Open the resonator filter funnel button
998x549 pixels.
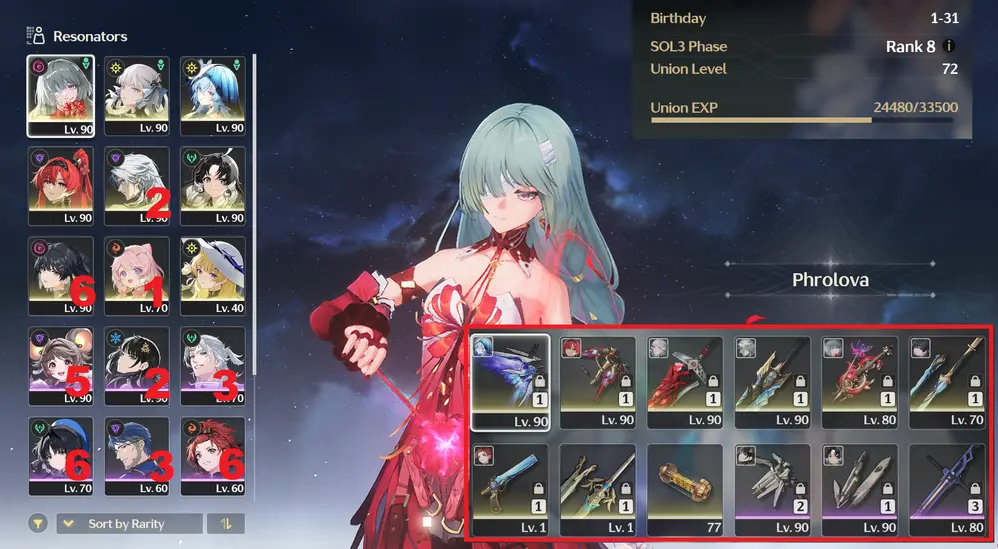coord(37,524)
